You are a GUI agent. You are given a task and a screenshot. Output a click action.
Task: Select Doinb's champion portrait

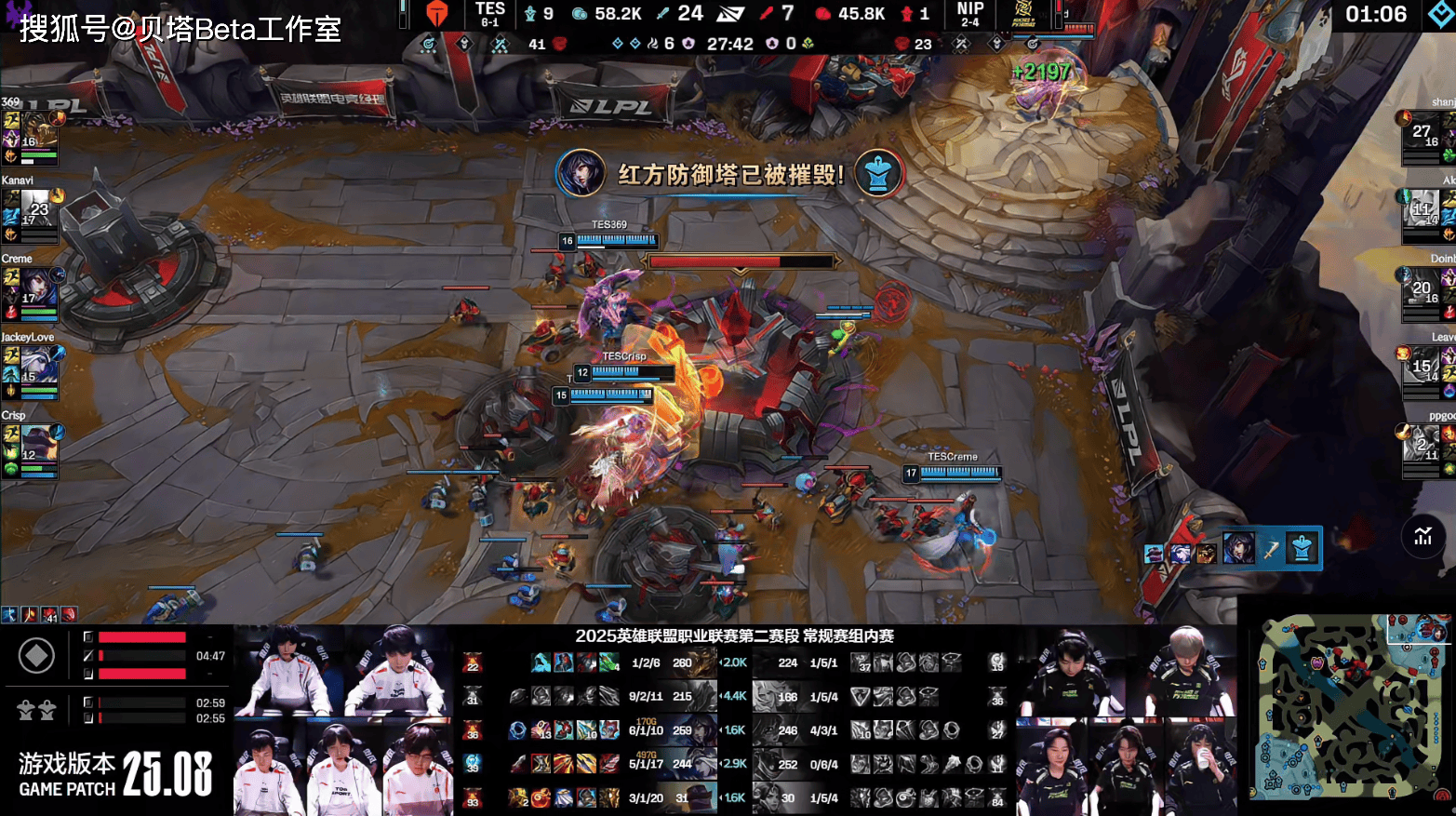[x=1422, y=289]
